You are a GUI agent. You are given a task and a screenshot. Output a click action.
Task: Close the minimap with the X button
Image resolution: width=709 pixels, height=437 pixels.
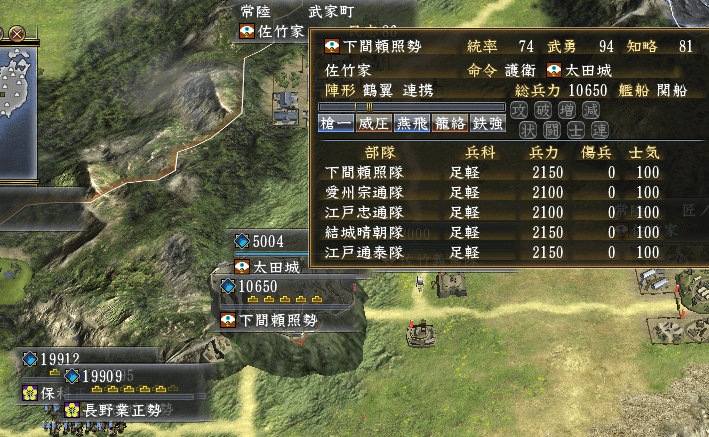click(17, 33)
